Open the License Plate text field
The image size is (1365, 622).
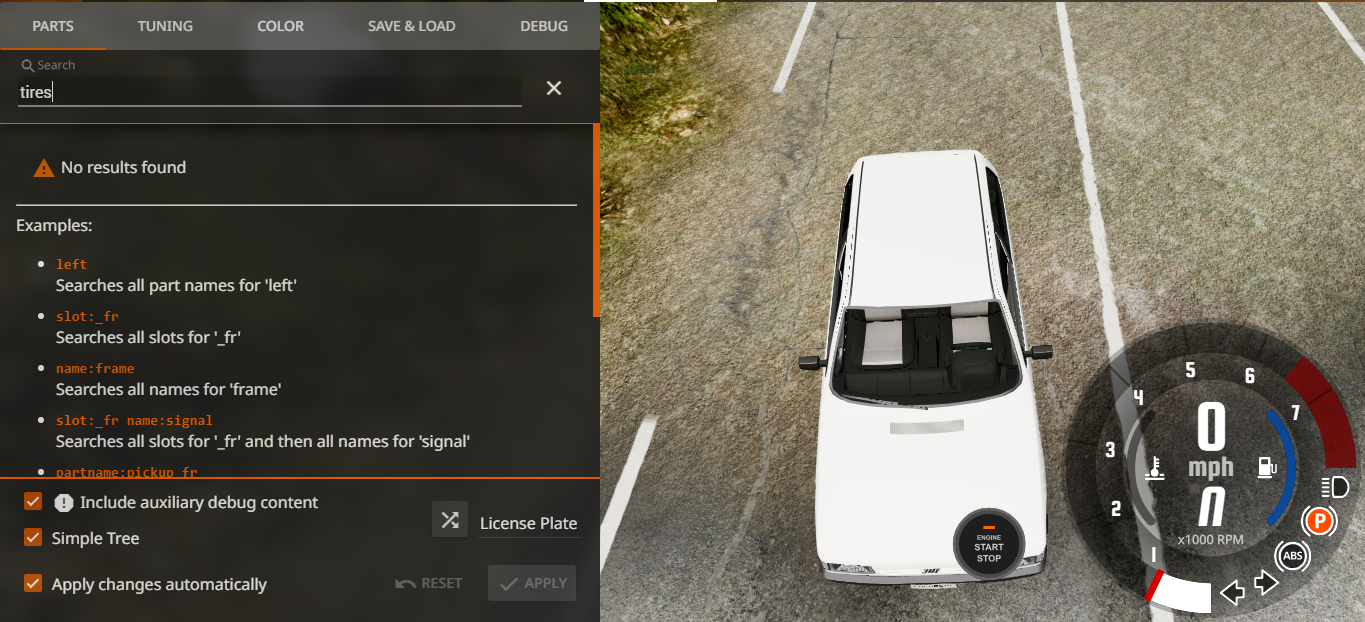click(x=528, y=523)
